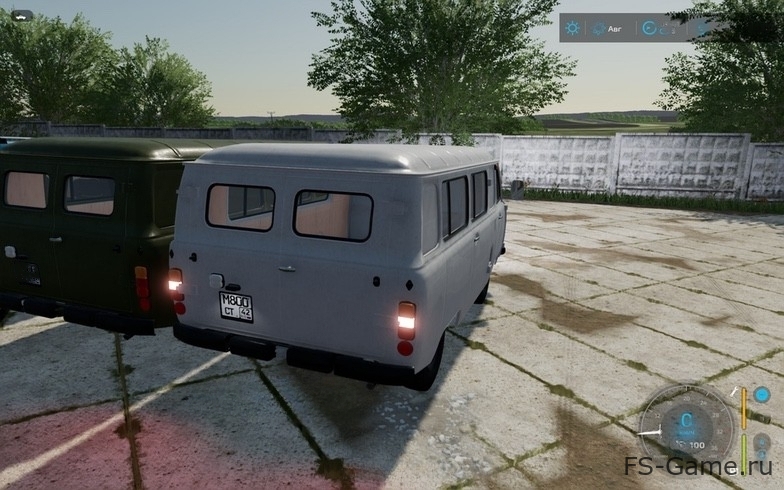
Task: Click the wrench damage icon
Action: [734, 392]
